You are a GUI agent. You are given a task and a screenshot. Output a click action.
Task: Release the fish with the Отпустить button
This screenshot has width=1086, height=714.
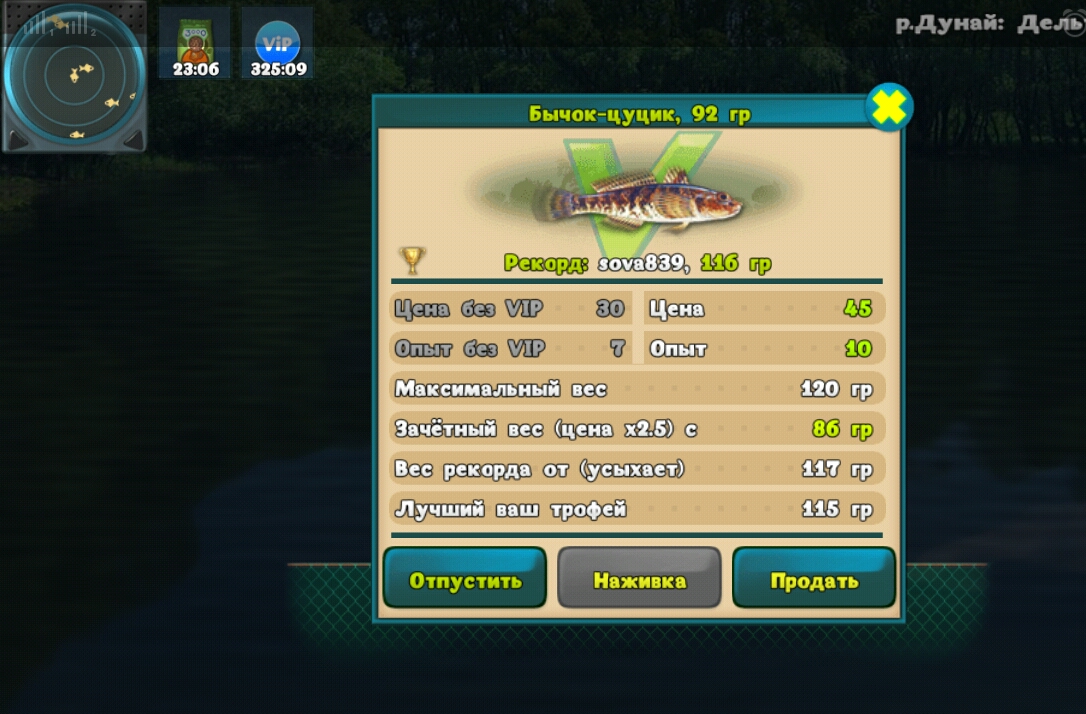464,578
